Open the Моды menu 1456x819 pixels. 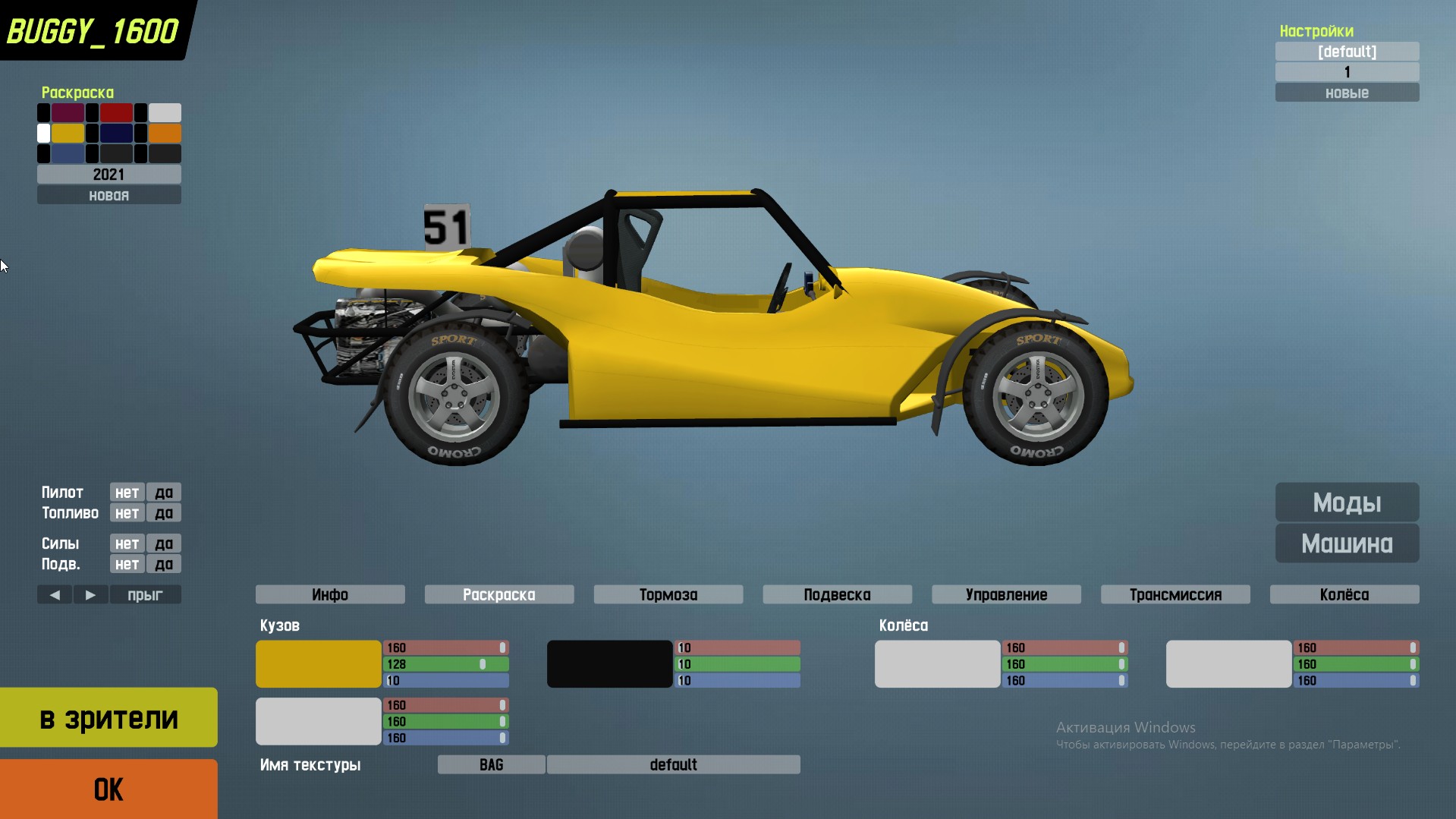point(1347,502)
